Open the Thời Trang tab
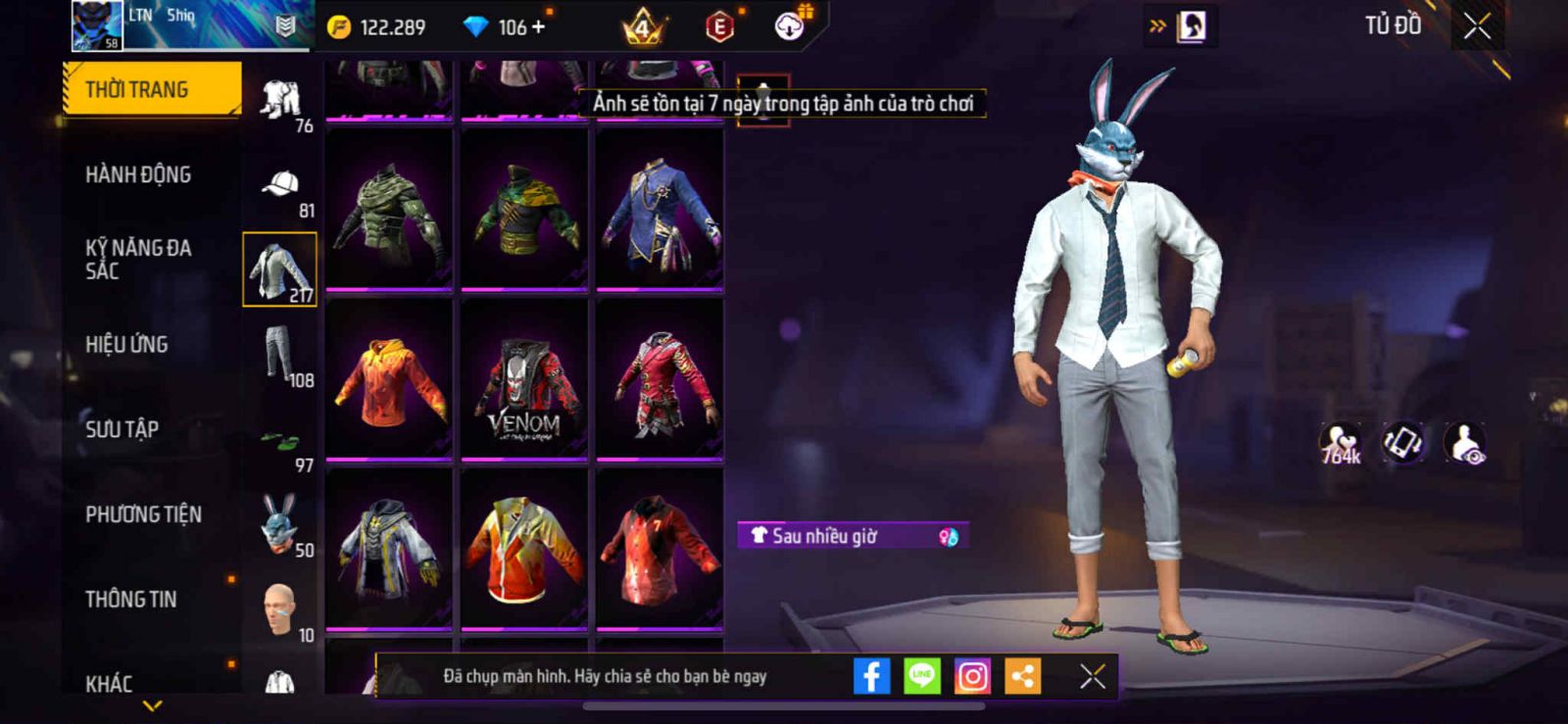The height and width of the screenshot is (724, 1568). point(152,89)
